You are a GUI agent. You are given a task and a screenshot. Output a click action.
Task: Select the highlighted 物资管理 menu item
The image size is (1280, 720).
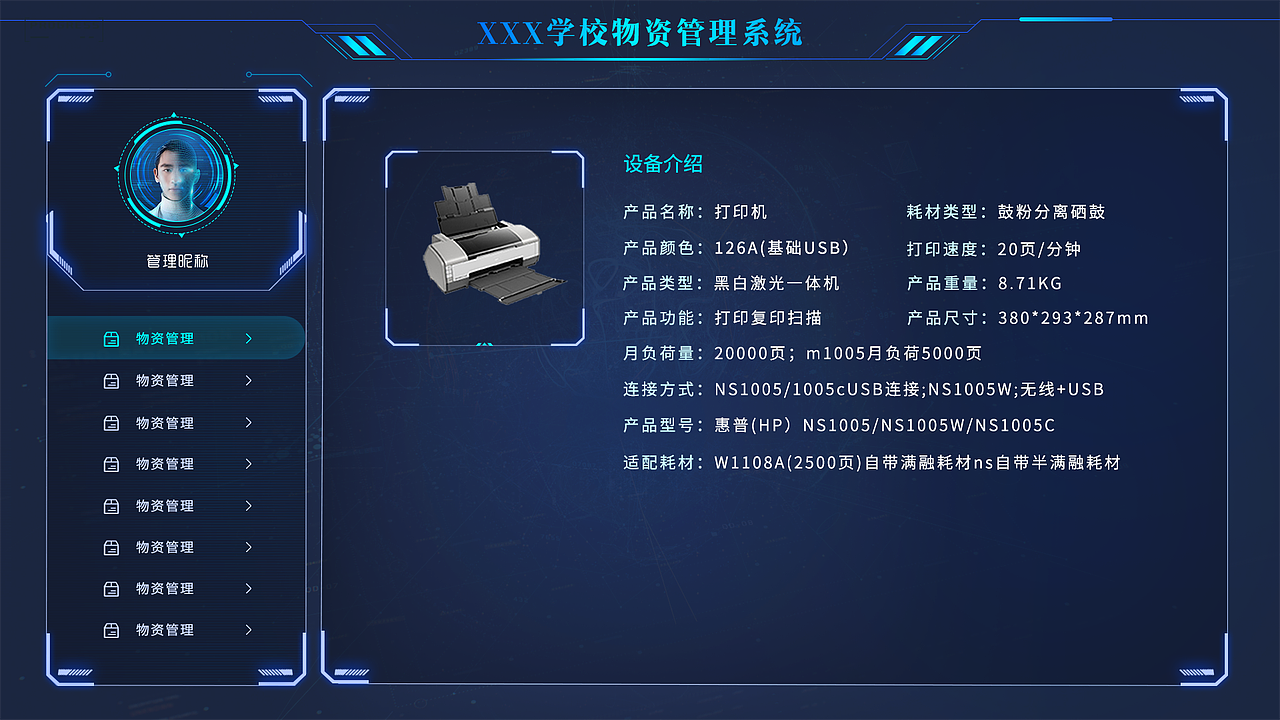tap(165, 338)
